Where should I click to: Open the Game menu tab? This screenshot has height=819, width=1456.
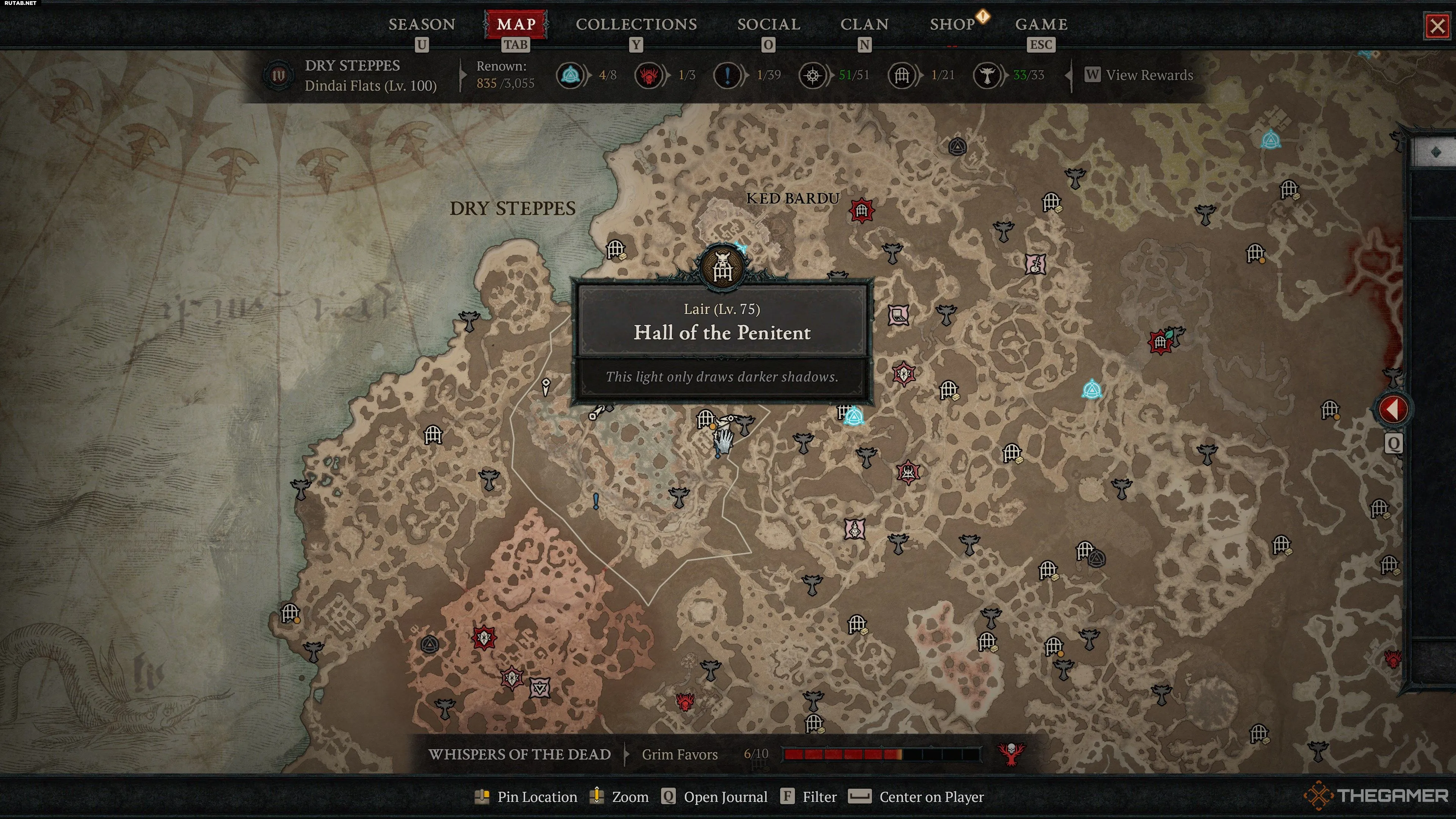click(1040, 24)
